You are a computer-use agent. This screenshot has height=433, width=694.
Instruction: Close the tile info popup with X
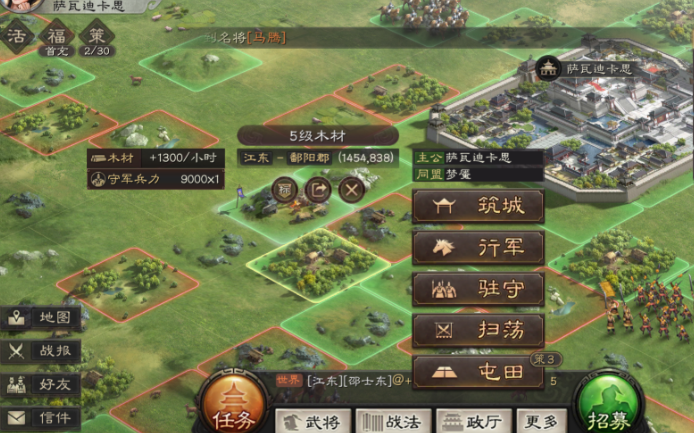[x=351, y=188]
